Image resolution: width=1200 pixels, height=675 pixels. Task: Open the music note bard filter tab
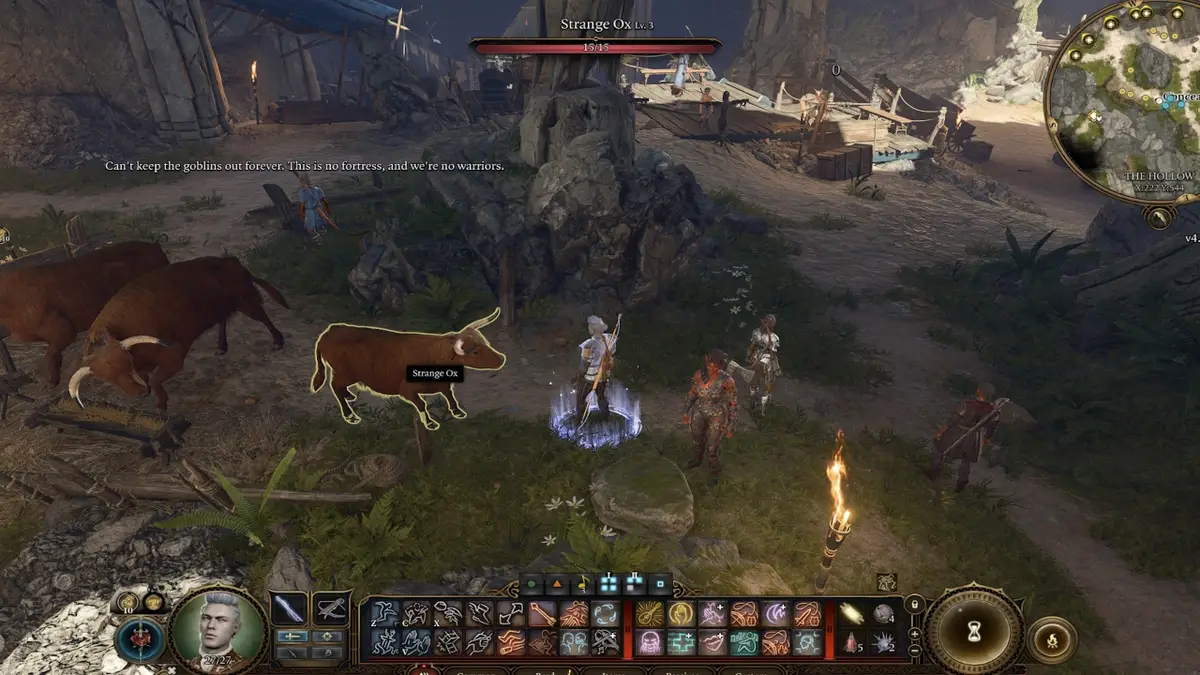[x=581, y=582]
